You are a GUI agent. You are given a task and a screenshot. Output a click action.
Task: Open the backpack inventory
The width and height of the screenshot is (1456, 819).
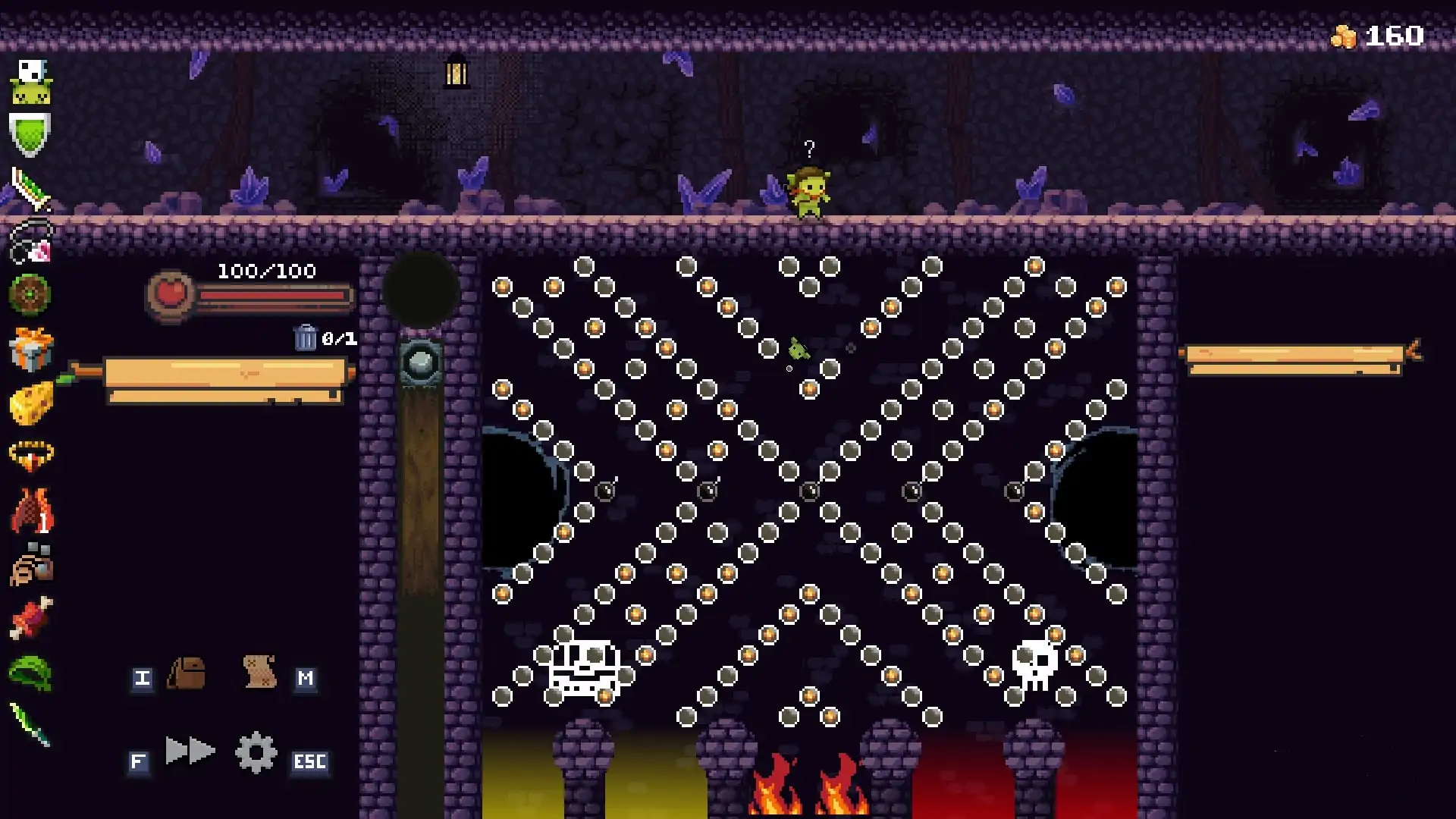(187, 673)
